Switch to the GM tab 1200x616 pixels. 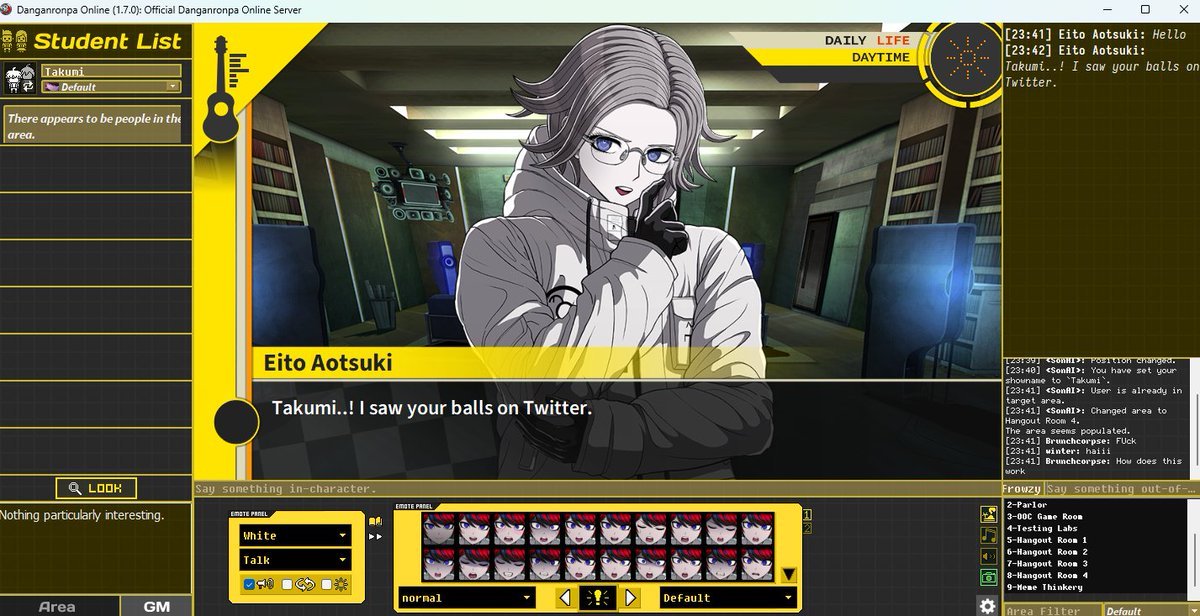(156, 606)
